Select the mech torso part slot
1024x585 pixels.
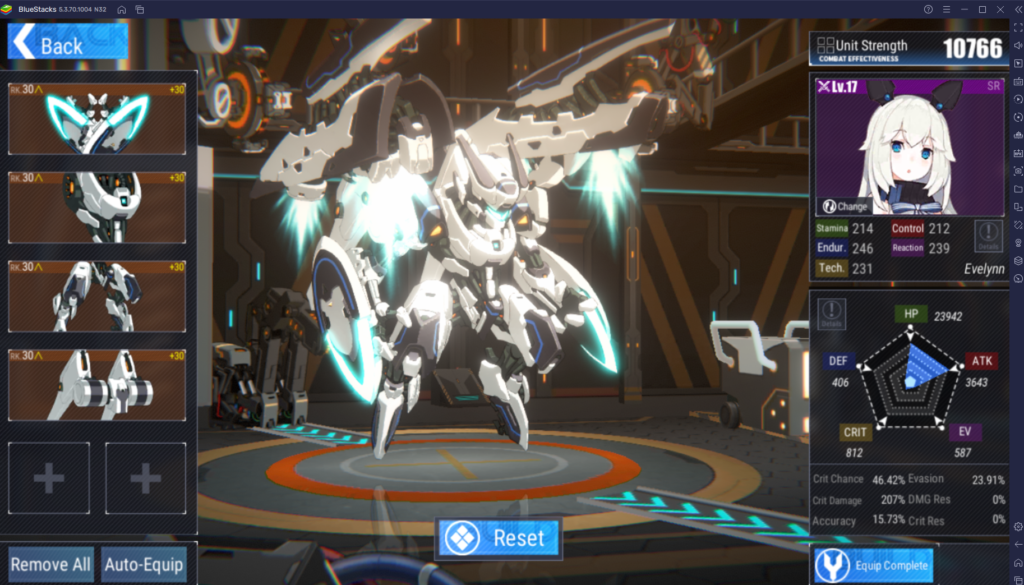pyautogui.click(x=97, y=207)
